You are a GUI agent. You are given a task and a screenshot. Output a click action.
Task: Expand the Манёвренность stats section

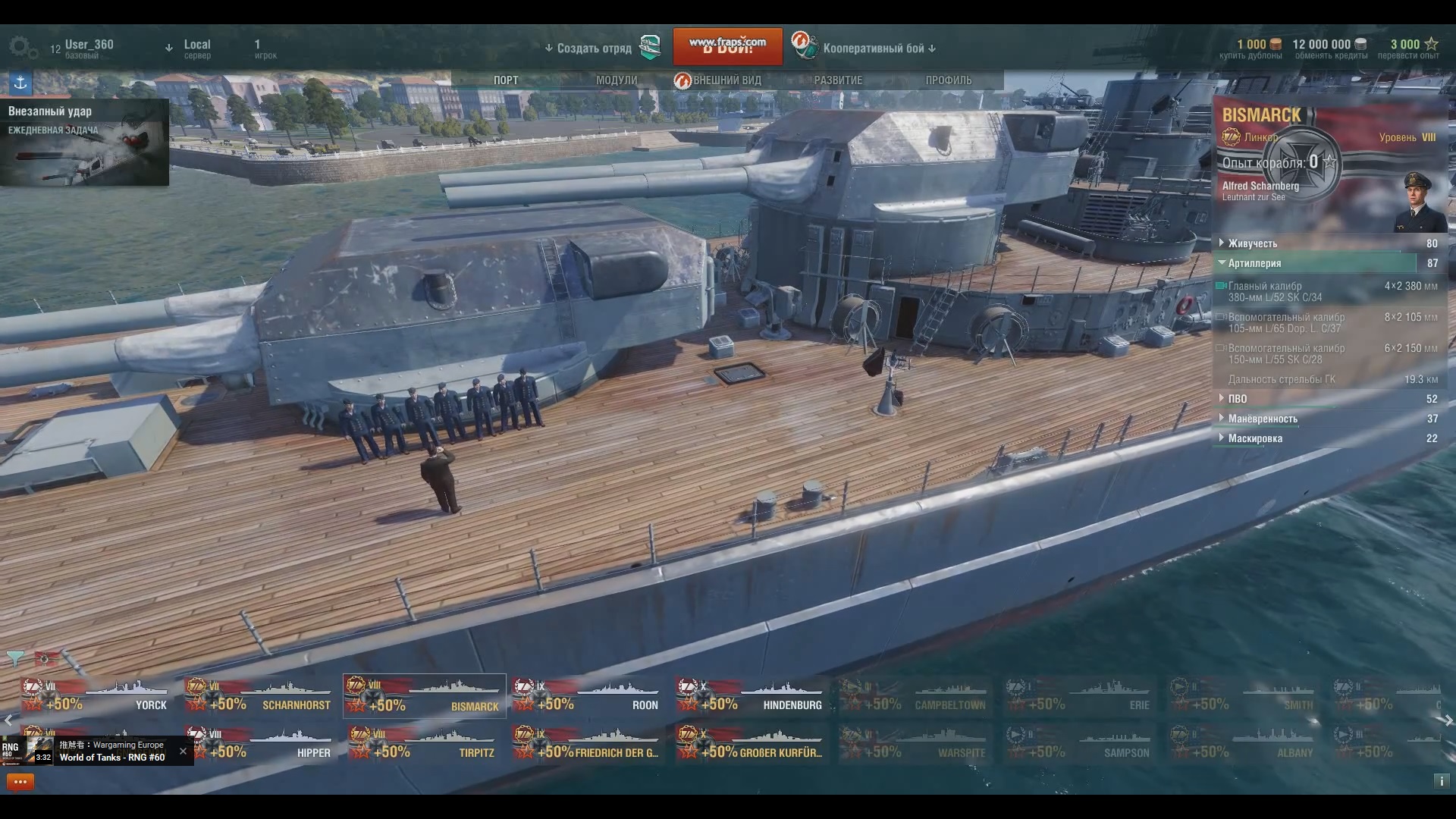pos(1263,419)
